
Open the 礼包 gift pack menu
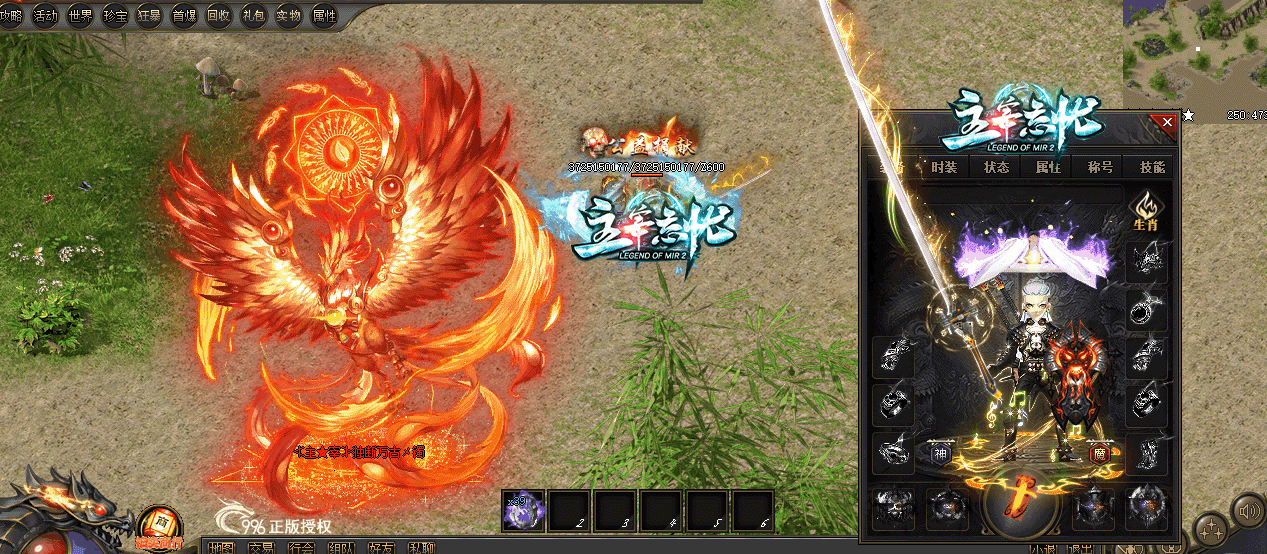[254, 15]
